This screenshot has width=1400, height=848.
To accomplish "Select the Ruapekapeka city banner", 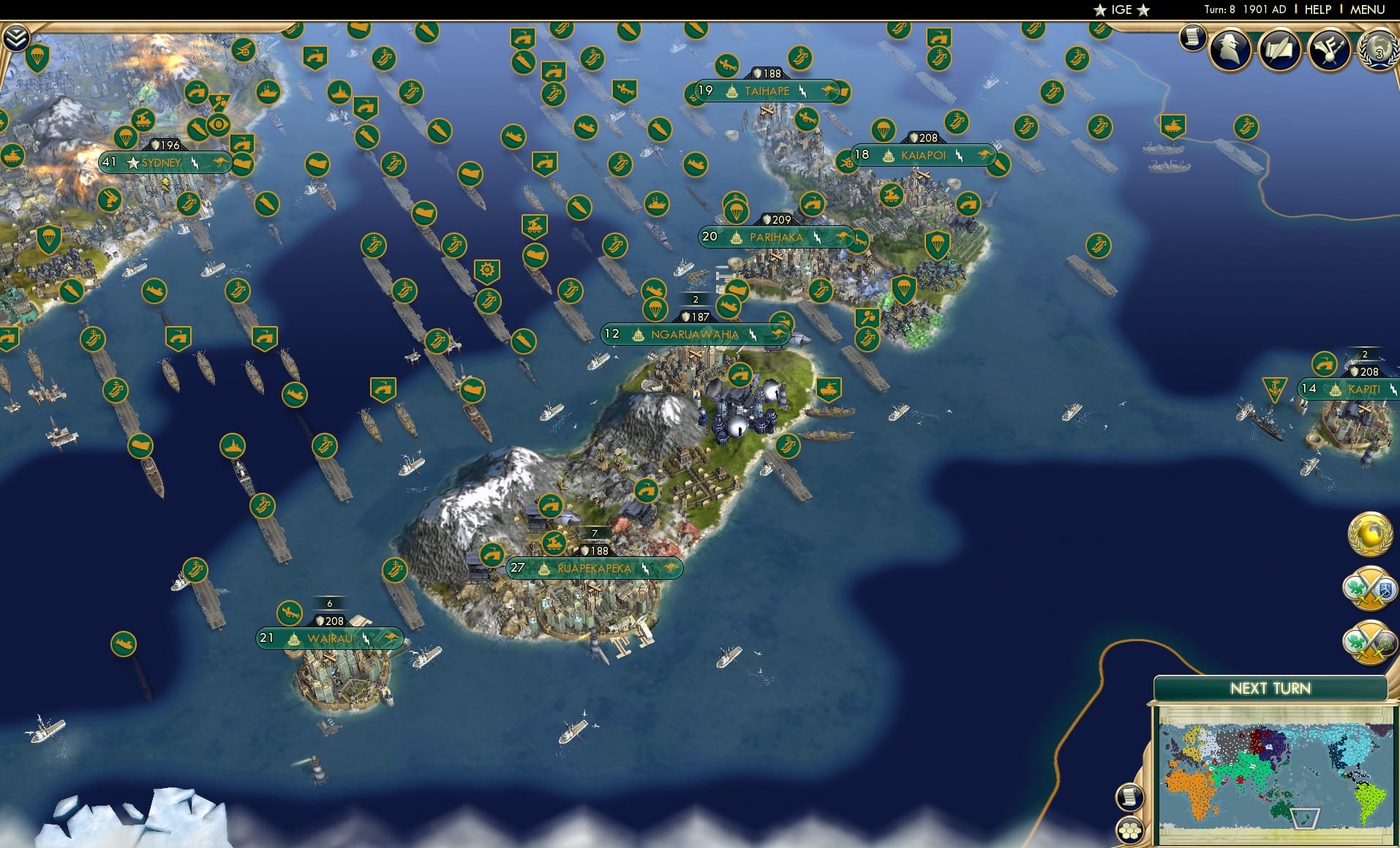I will pos(595,567).
